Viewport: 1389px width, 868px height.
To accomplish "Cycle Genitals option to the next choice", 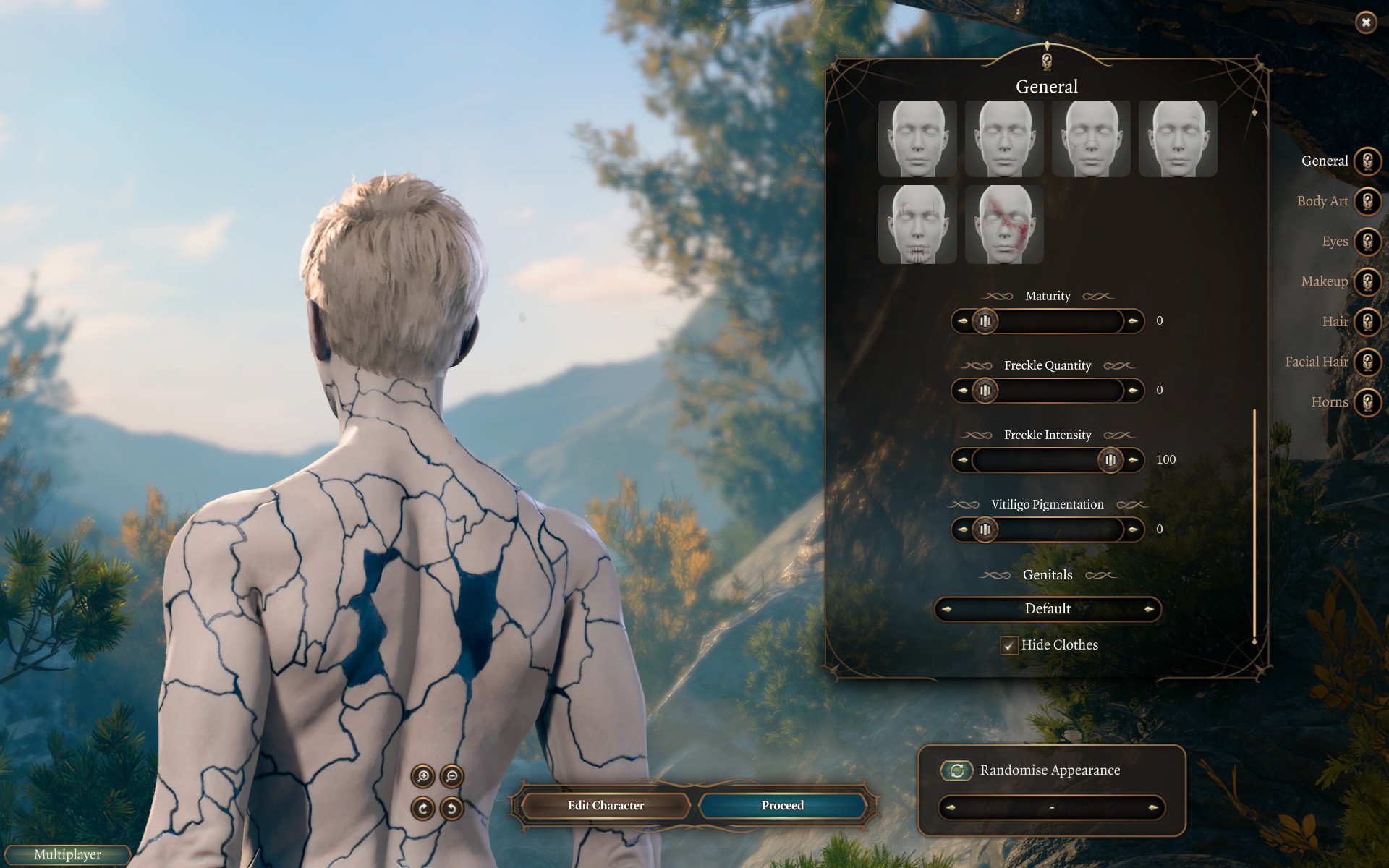I will pos(1149,609).
